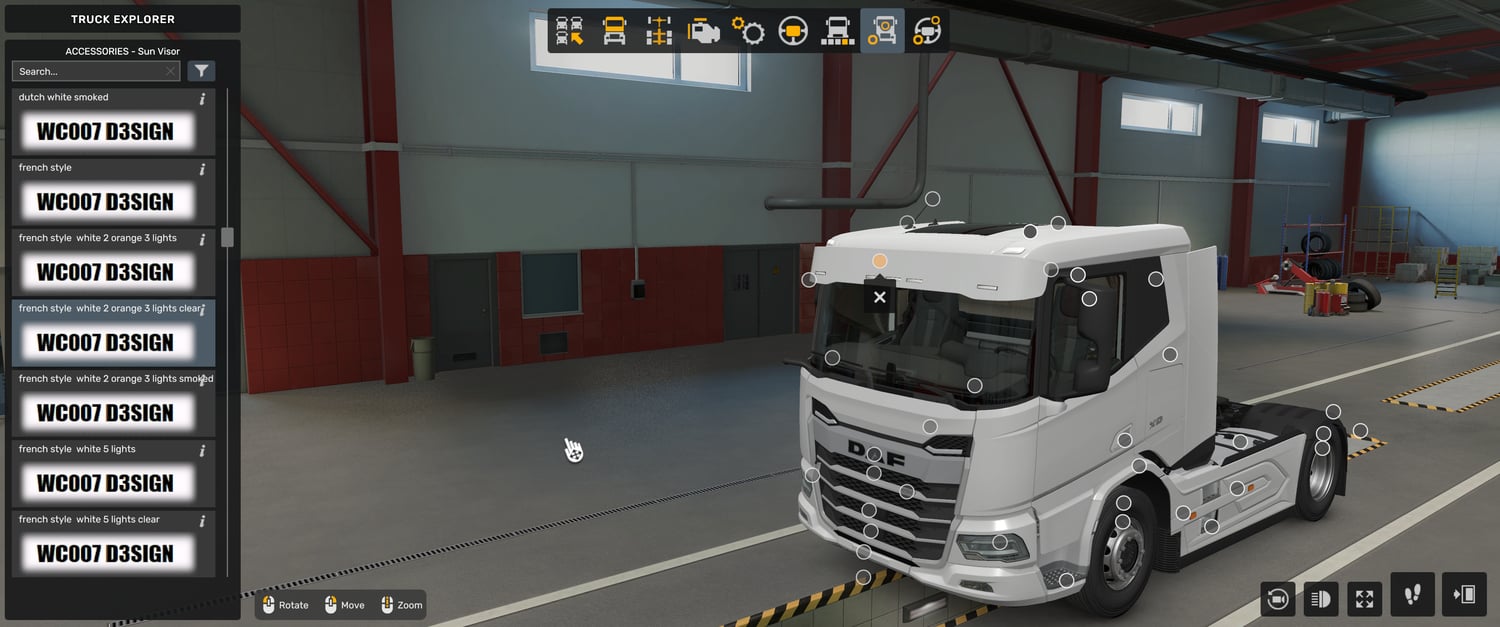Switch to the engine category

click(x=703, y=31)
